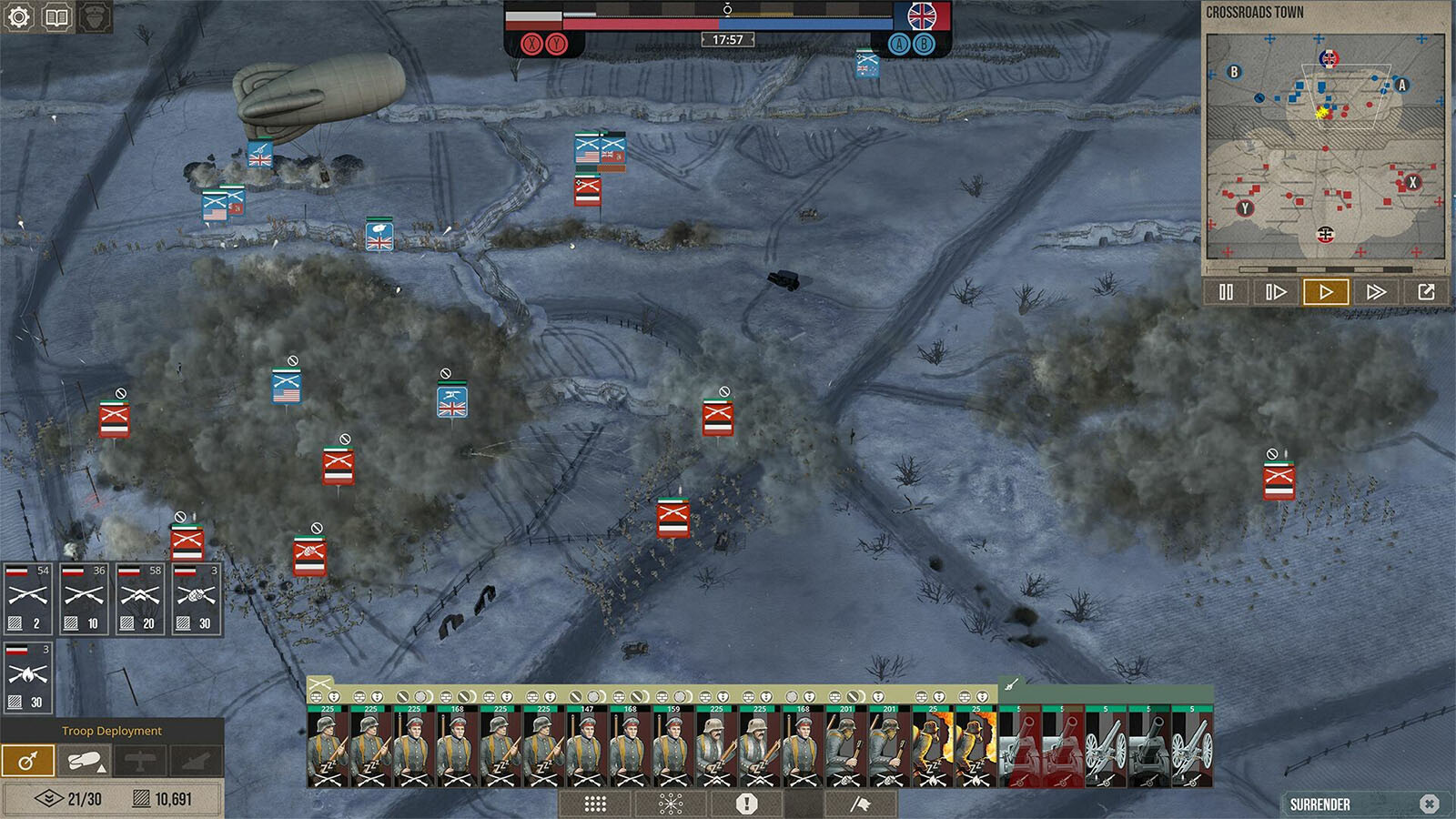The height and width of the screenshot is (819, 1456).
Task: Set the battle to slow-motion speed
Action: point(1276,292)
